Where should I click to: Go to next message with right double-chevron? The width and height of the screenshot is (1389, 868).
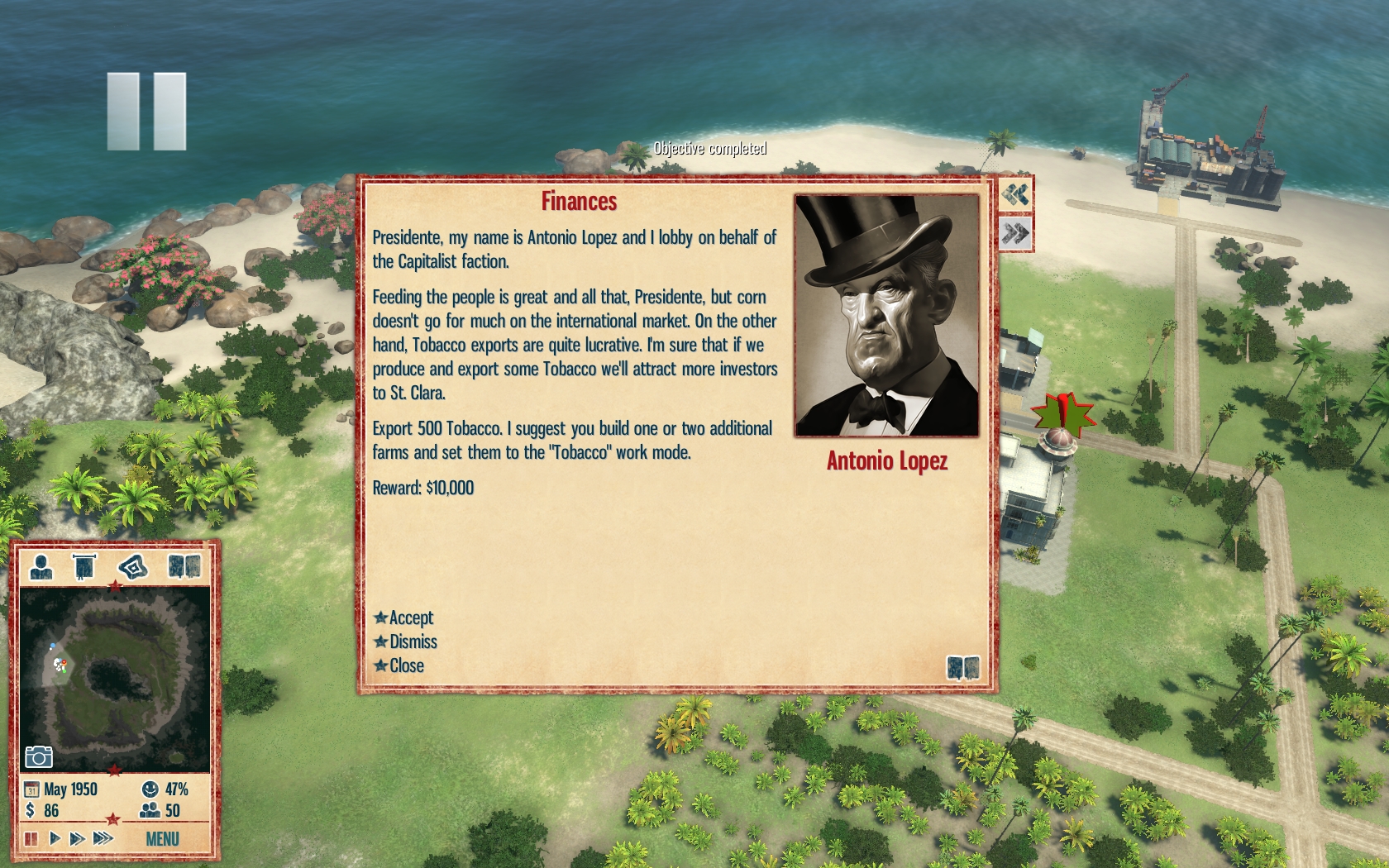[x=1016, y=234]
